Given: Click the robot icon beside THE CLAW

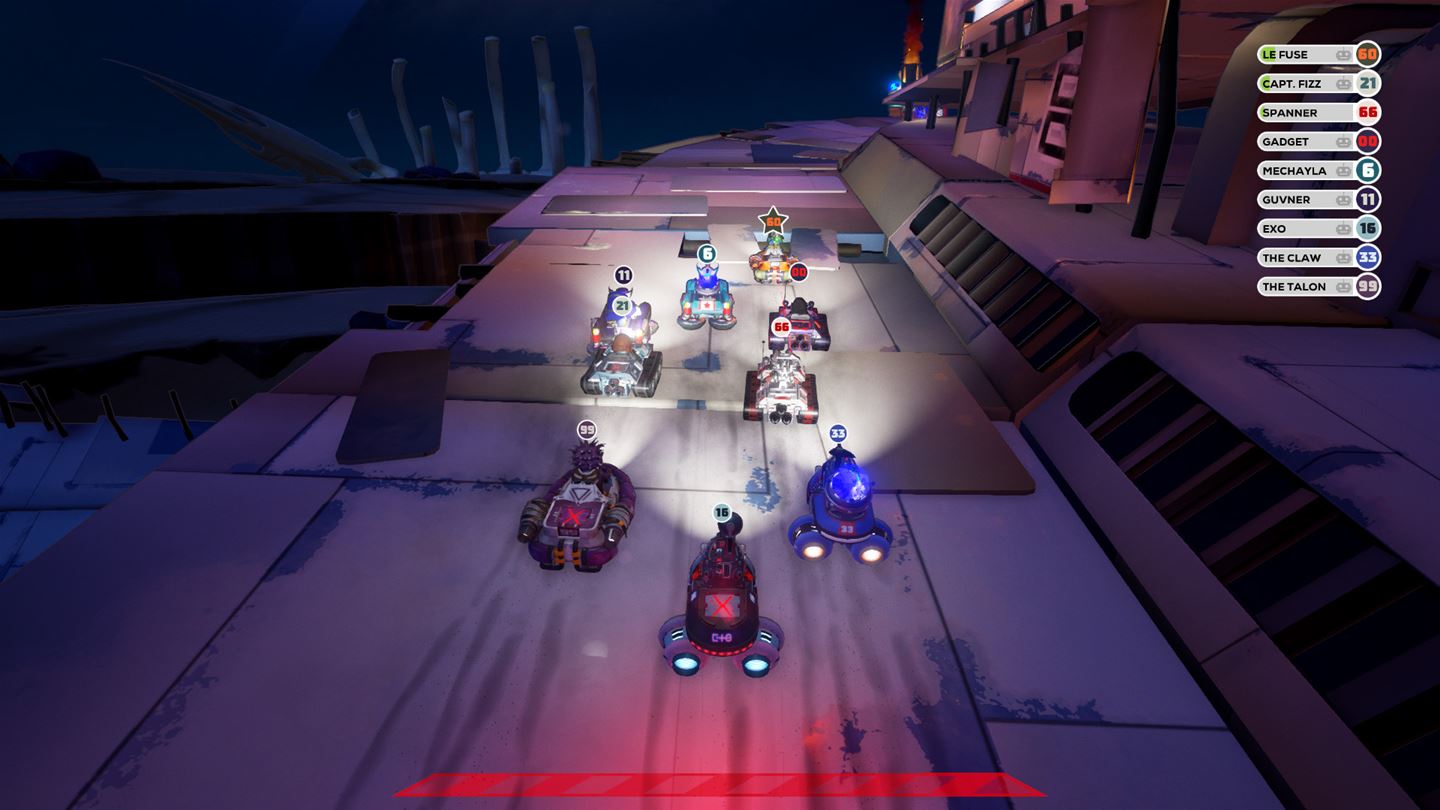Looking at the screenshot, I should [1343, 256].
